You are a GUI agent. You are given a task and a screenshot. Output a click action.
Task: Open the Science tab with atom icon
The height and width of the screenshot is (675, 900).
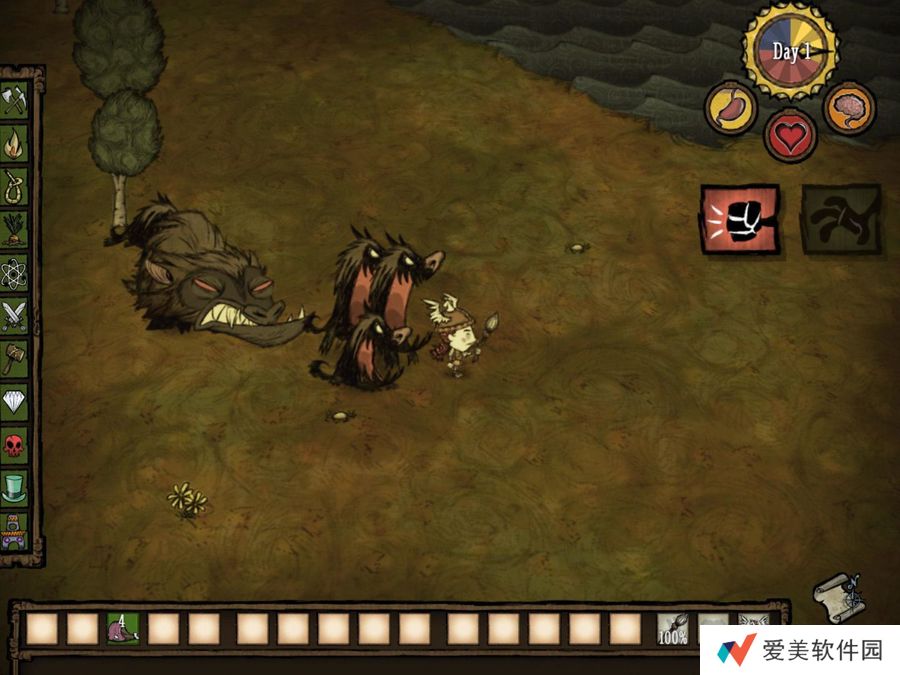tap(15, 272)
